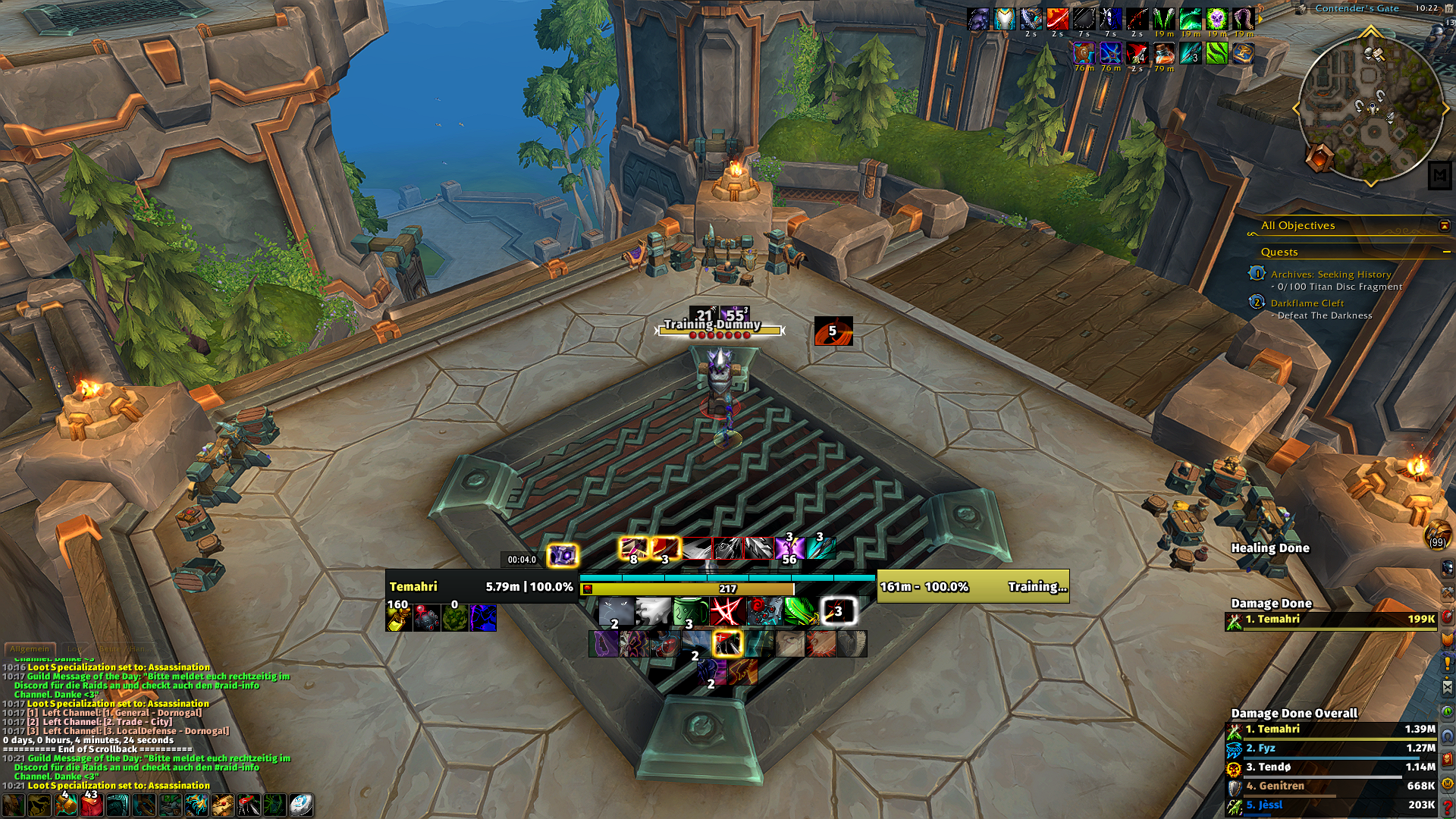Click the purple skull buff icon
The width and height of the screenshot is (1456, 819).
pyautogui.click(x=1216, y=19)
